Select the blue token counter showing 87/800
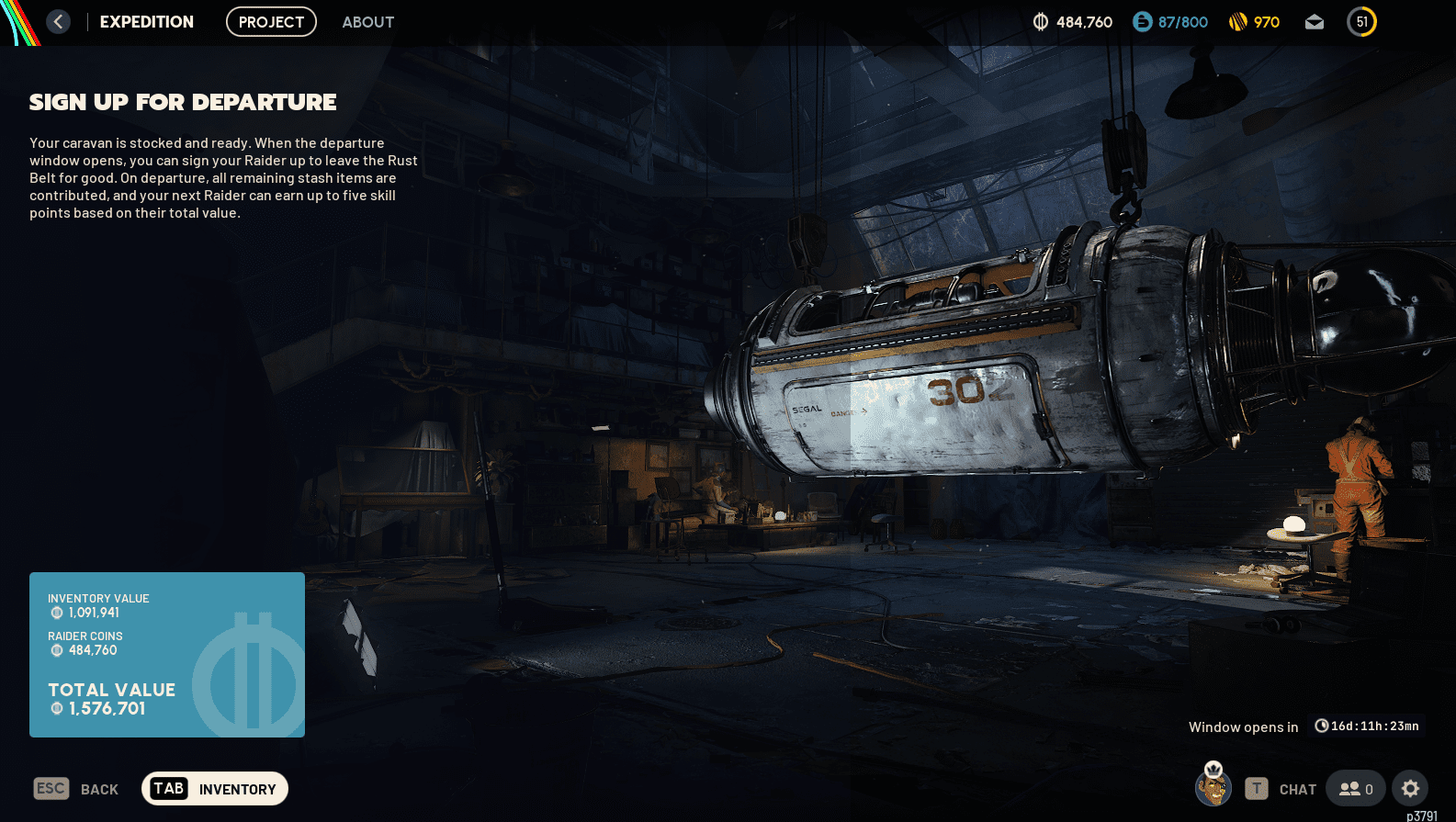Screen dimensions: 1456x822 (x=1169, y=21)
